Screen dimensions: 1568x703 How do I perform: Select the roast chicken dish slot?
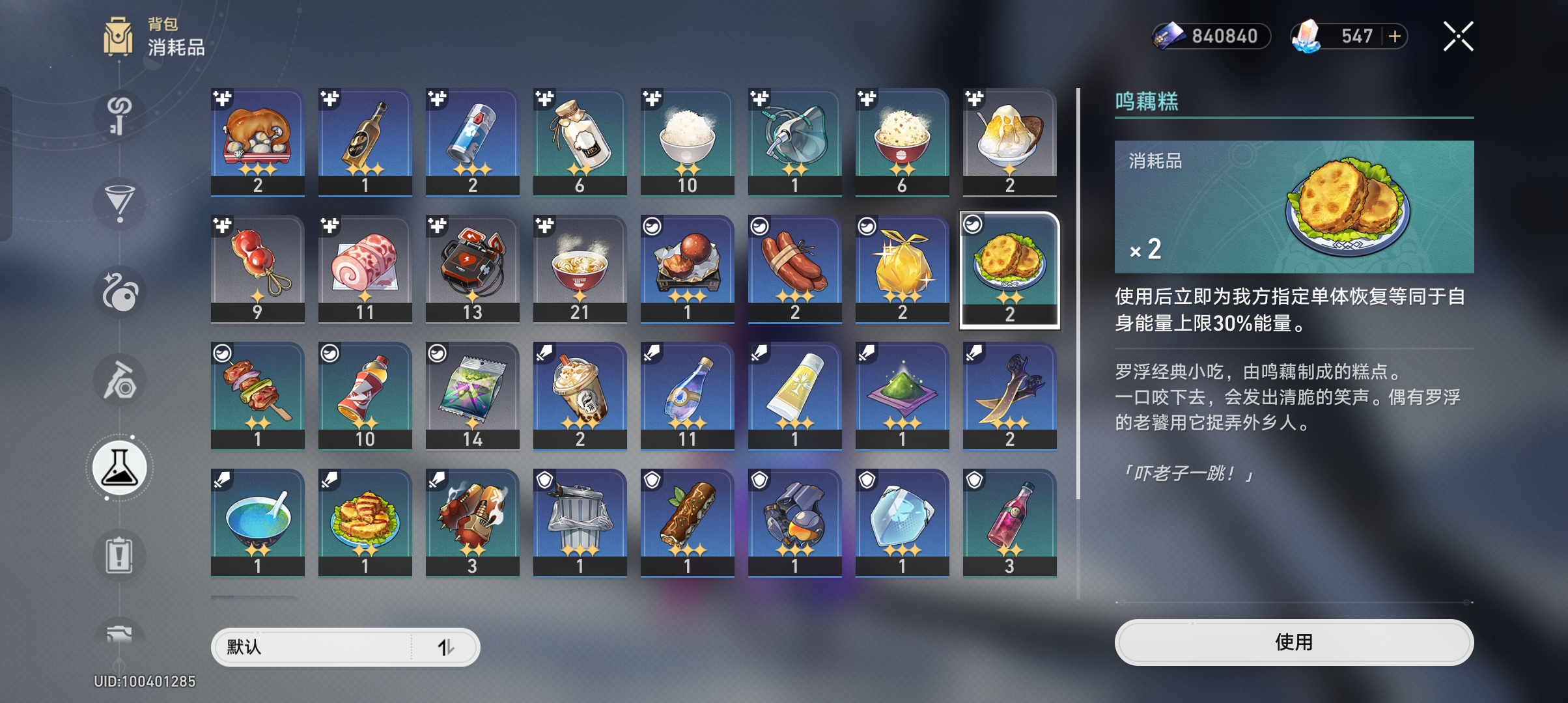[258, 141]
